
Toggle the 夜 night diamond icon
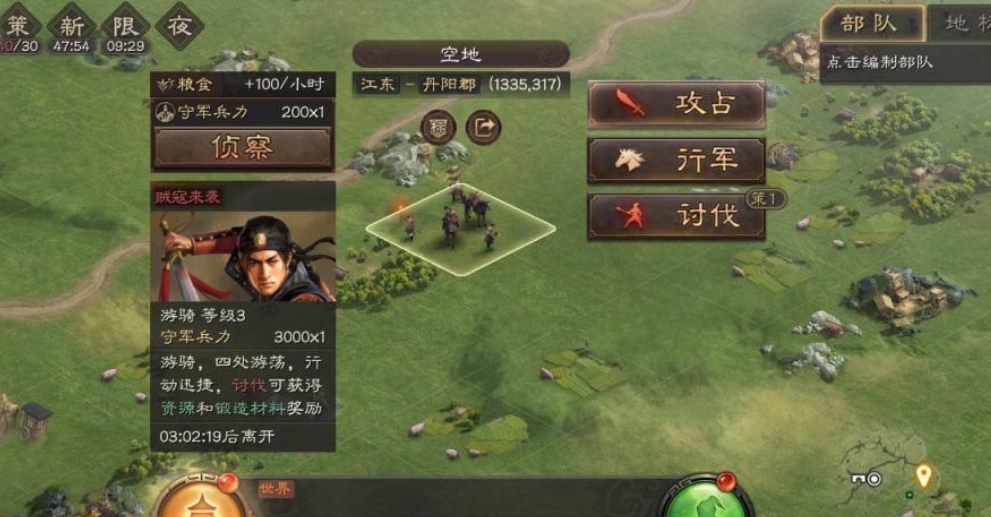pos(179,24)
